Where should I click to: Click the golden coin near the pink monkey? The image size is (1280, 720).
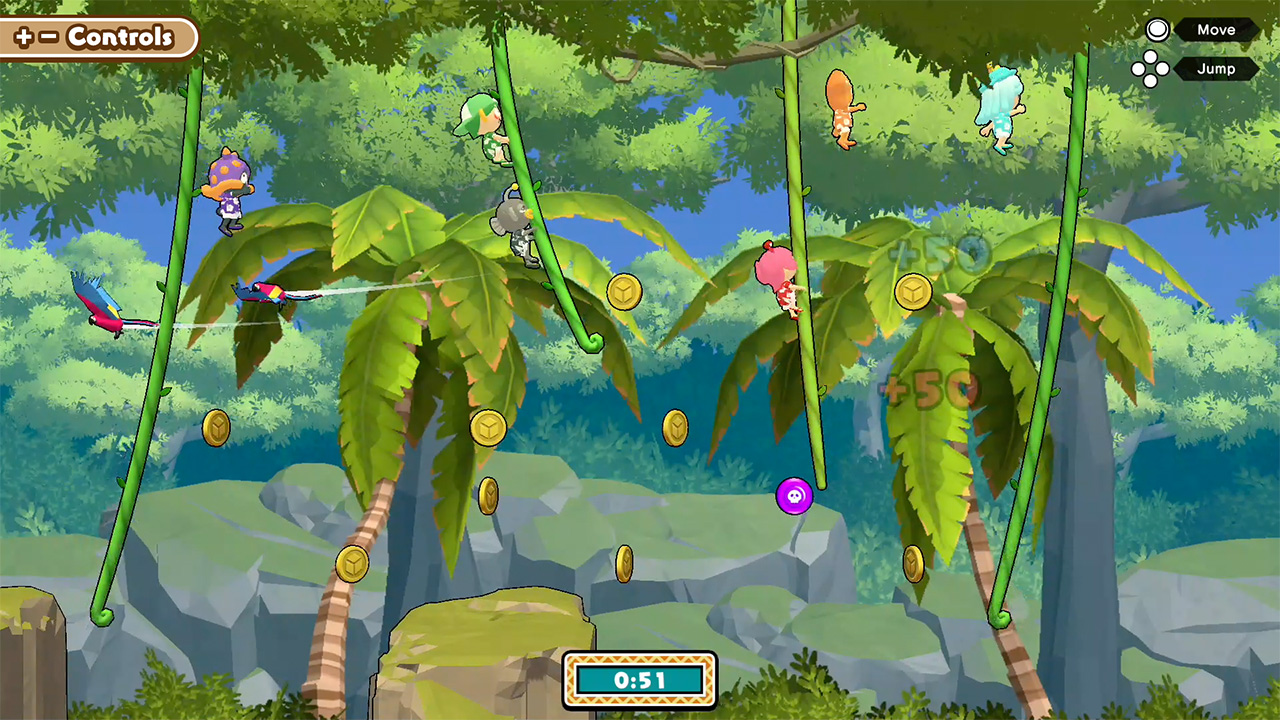point(913,291)
